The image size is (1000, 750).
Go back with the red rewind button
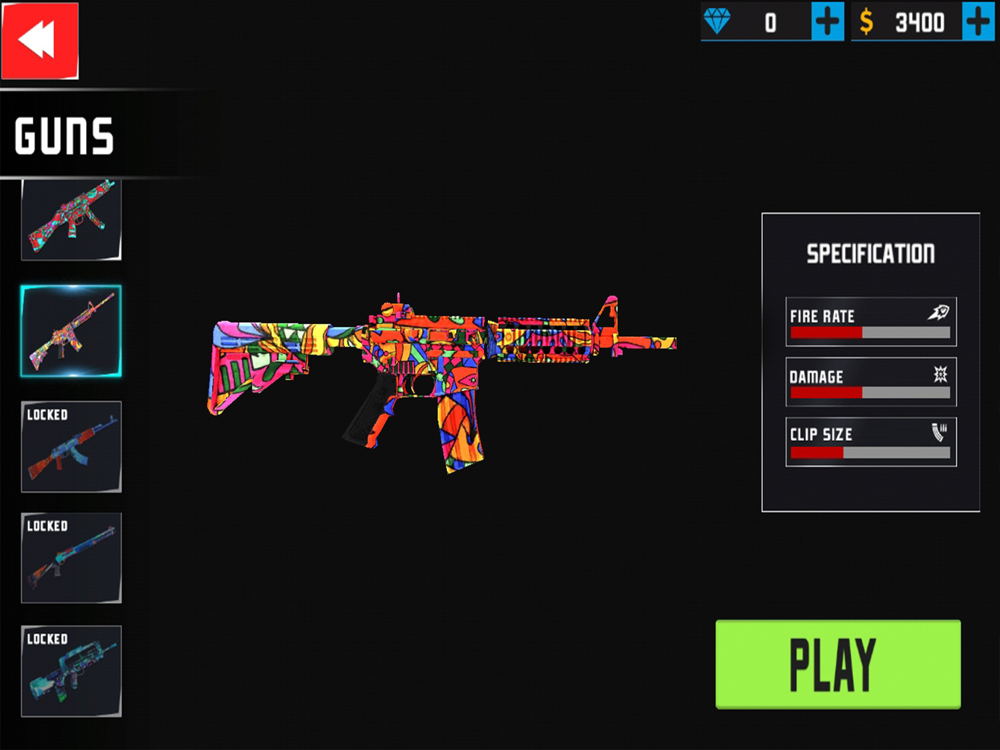tap(39, 41)
